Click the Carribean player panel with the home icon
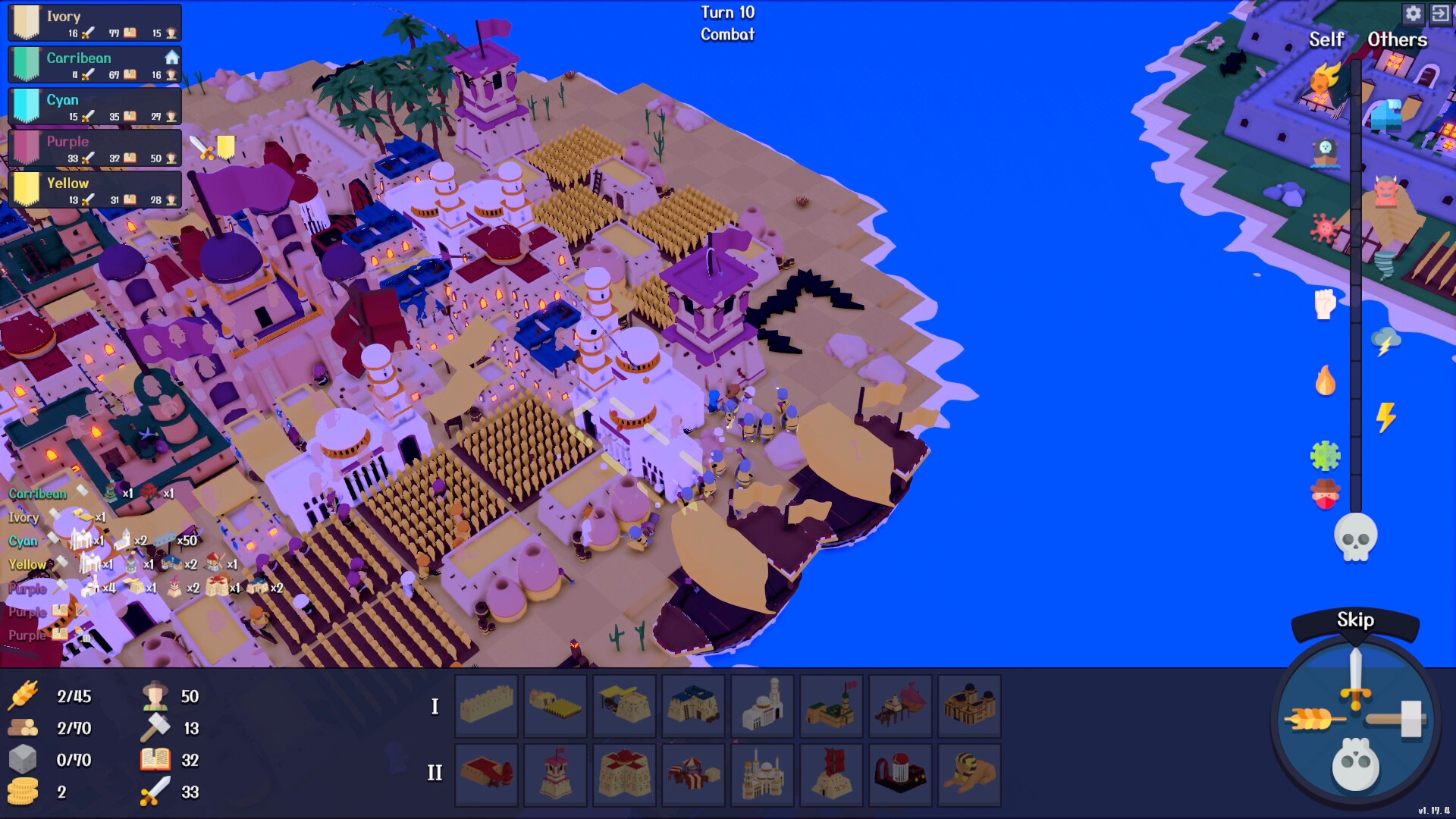The width and height of the screenshot is (1456, 819). (94, 64)
